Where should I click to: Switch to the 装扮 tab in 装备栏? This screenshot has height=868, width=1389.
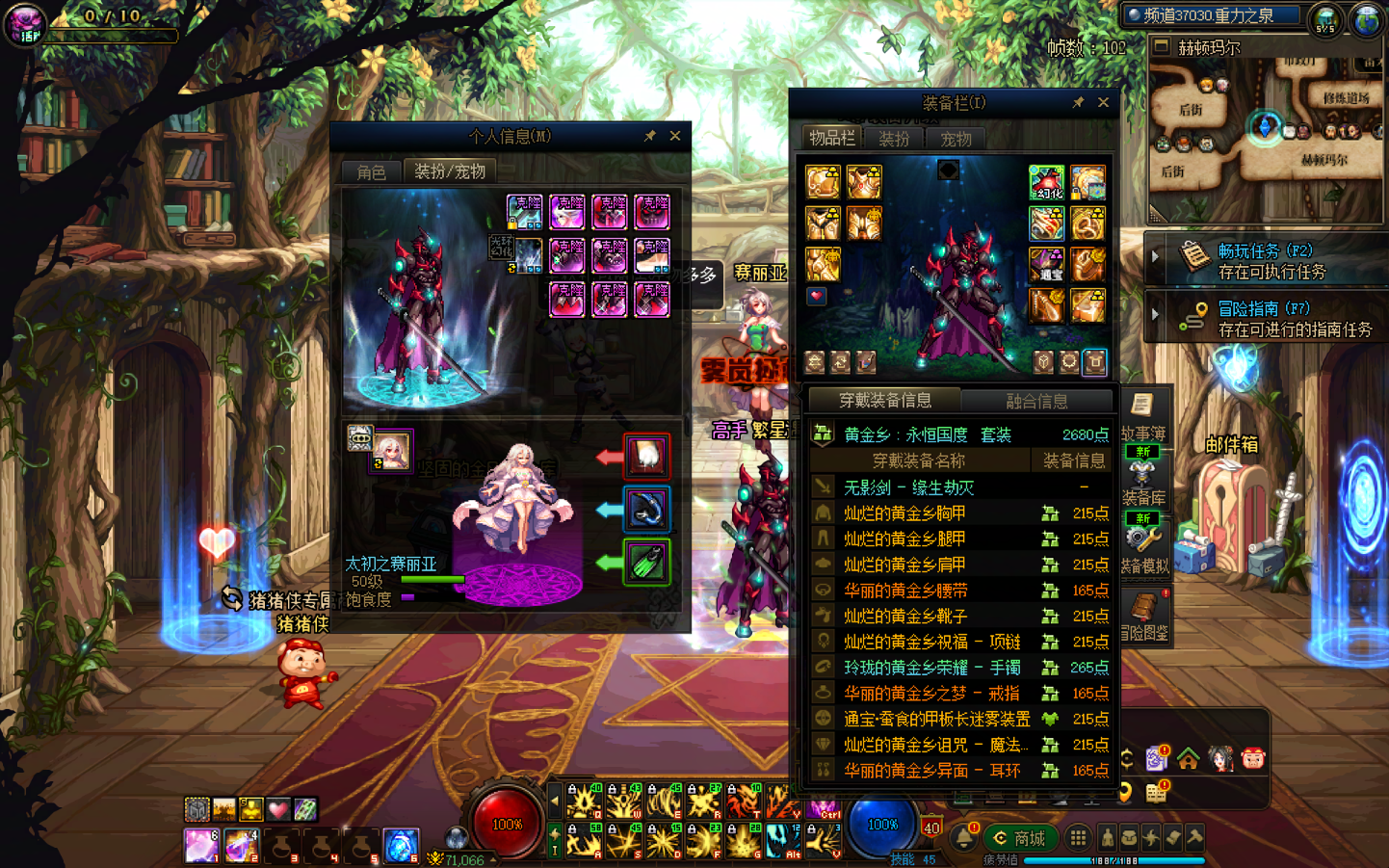click(x=894, y=139)
